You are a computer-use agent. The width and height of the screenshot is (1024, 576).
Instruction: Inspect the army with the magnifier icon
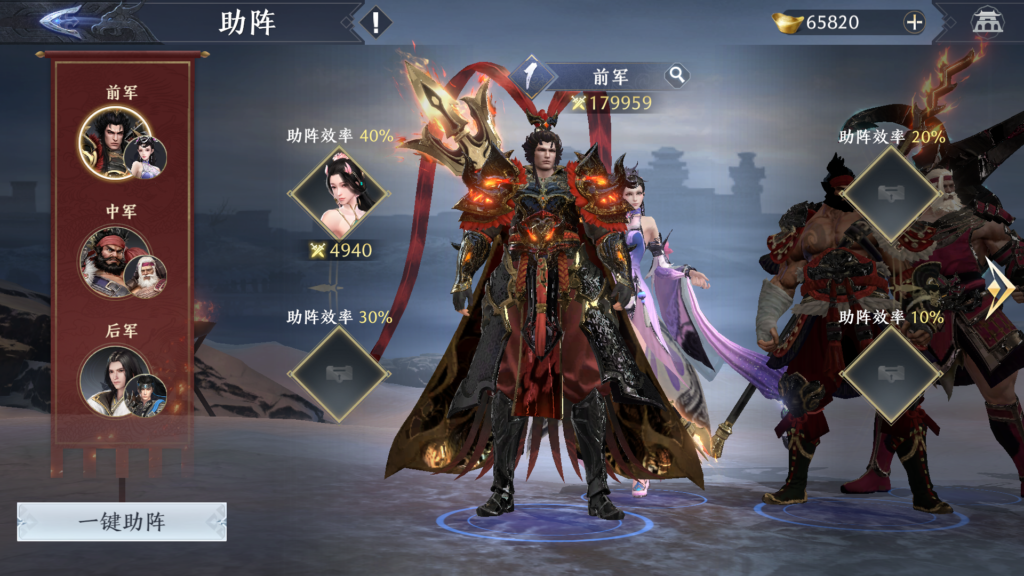click(677, 75)
